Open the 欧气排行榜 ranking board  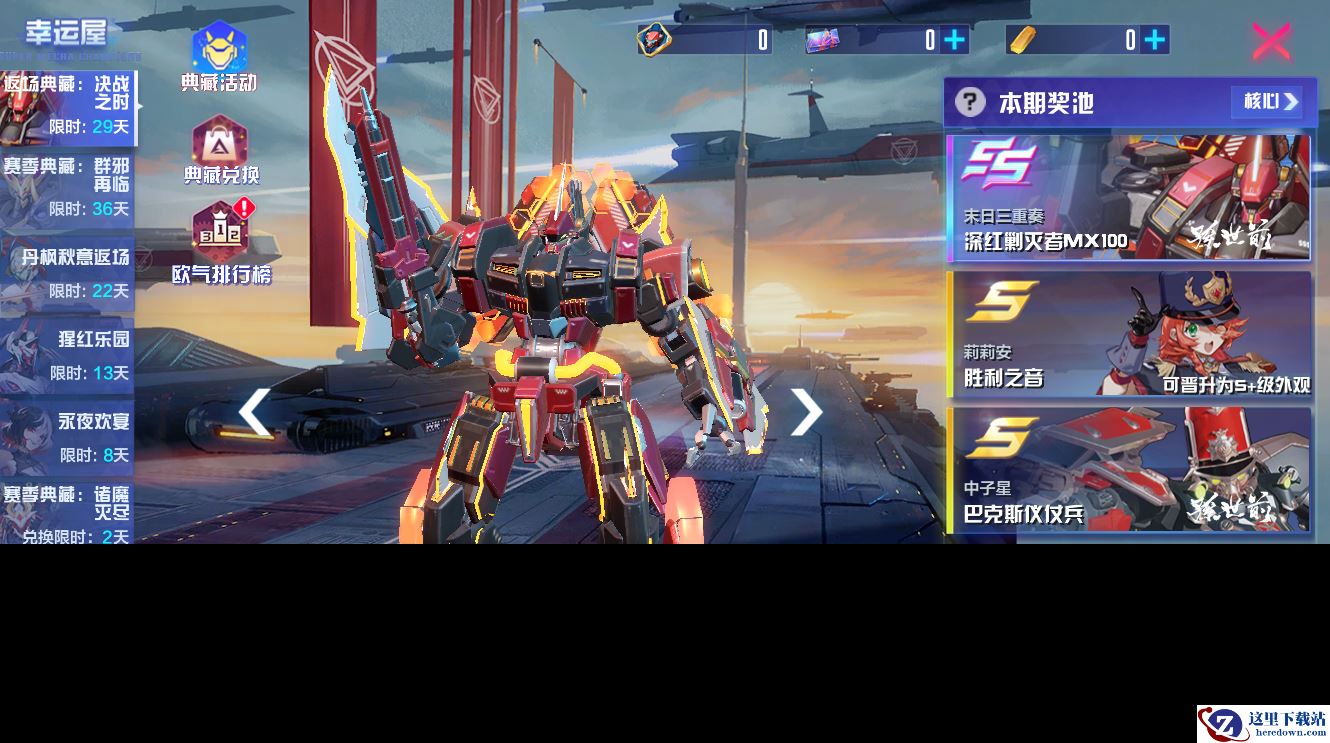221,243
